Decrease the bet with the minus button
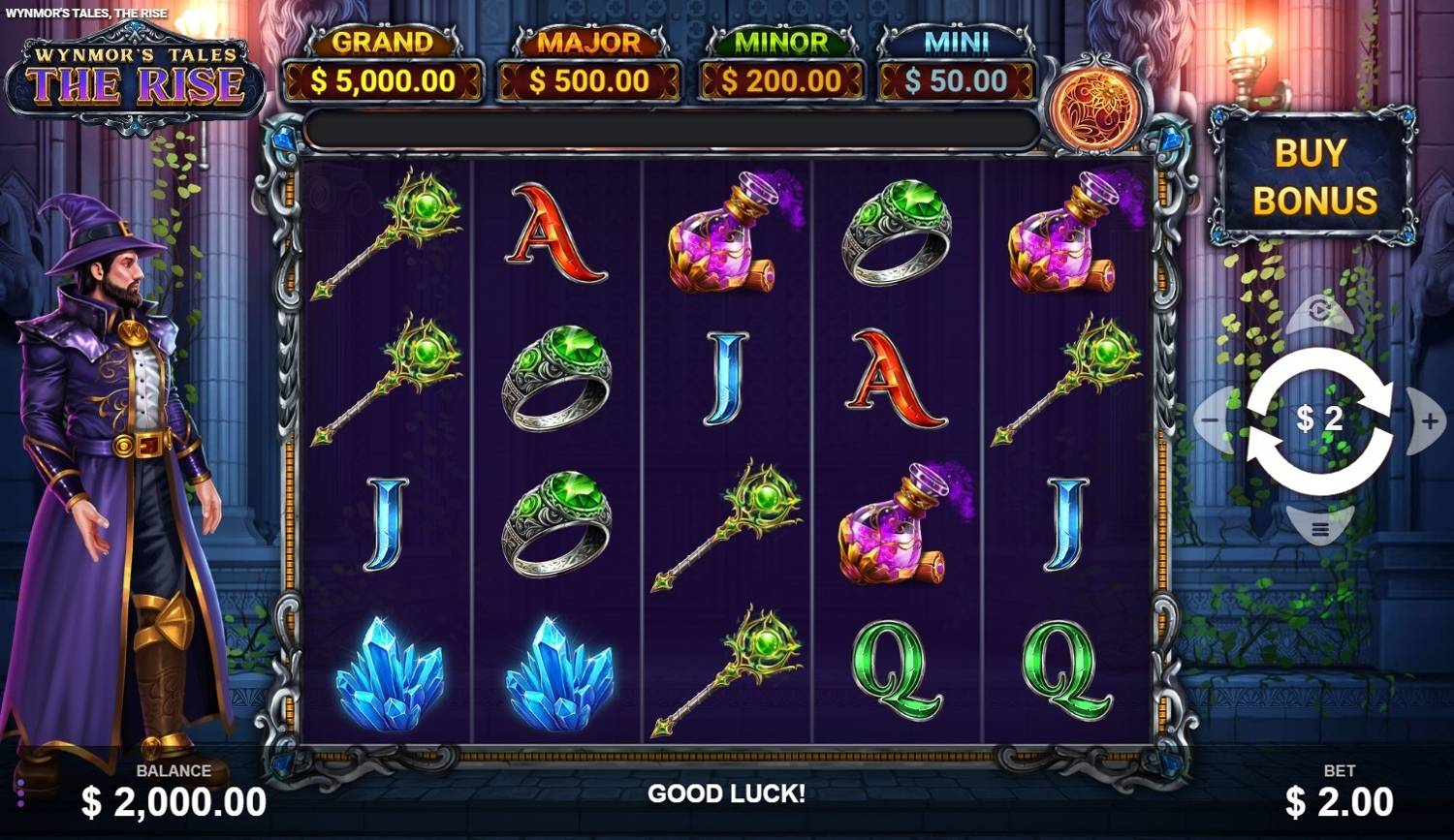 (x=1211, y=420)
